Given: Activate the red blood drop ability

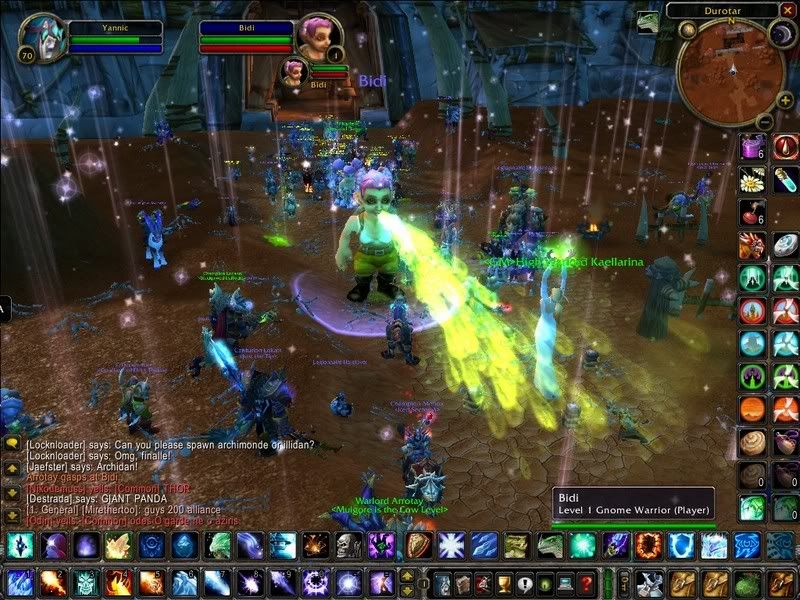Looking at the screenshot, I should (785, 147).
